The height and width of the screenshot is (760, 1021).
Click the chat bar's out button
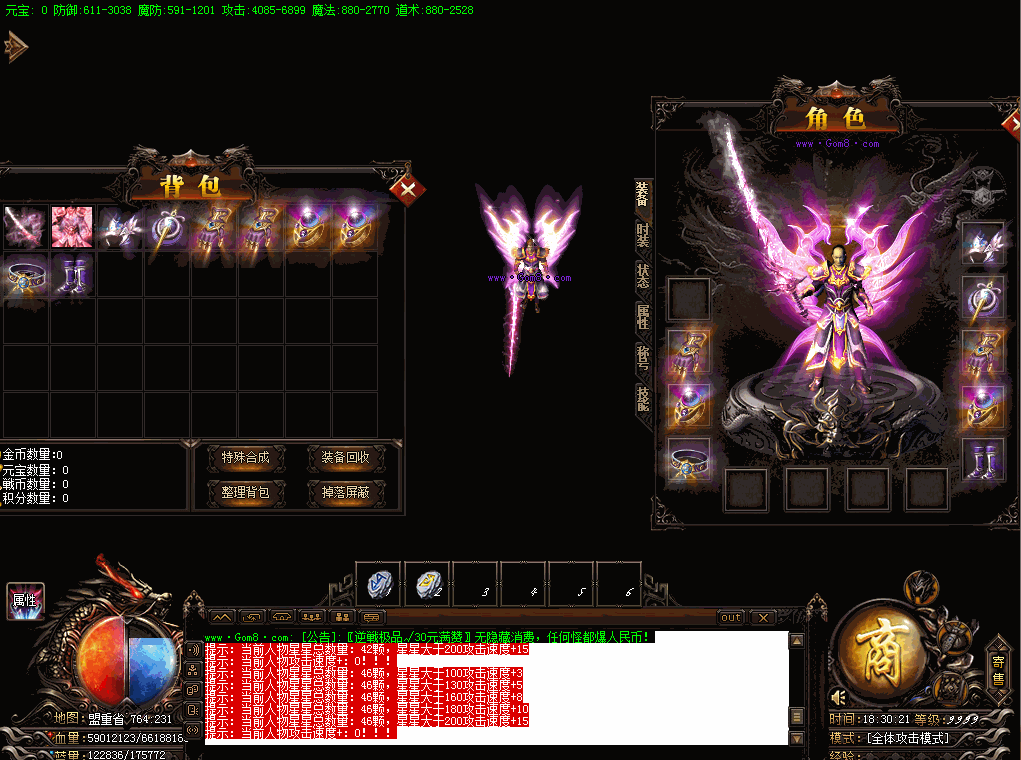pos(731,618)
